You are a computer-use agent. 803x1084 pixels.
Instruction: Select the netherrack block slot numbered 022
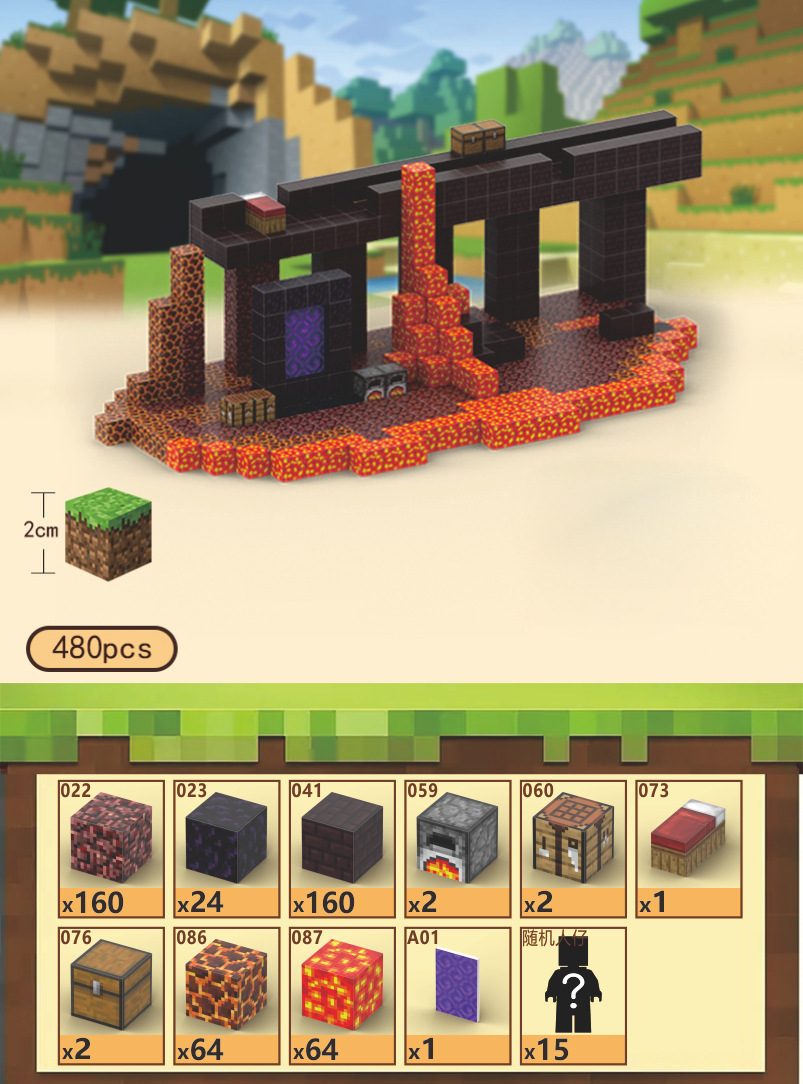pyautogui.click(x=111, y=848)
